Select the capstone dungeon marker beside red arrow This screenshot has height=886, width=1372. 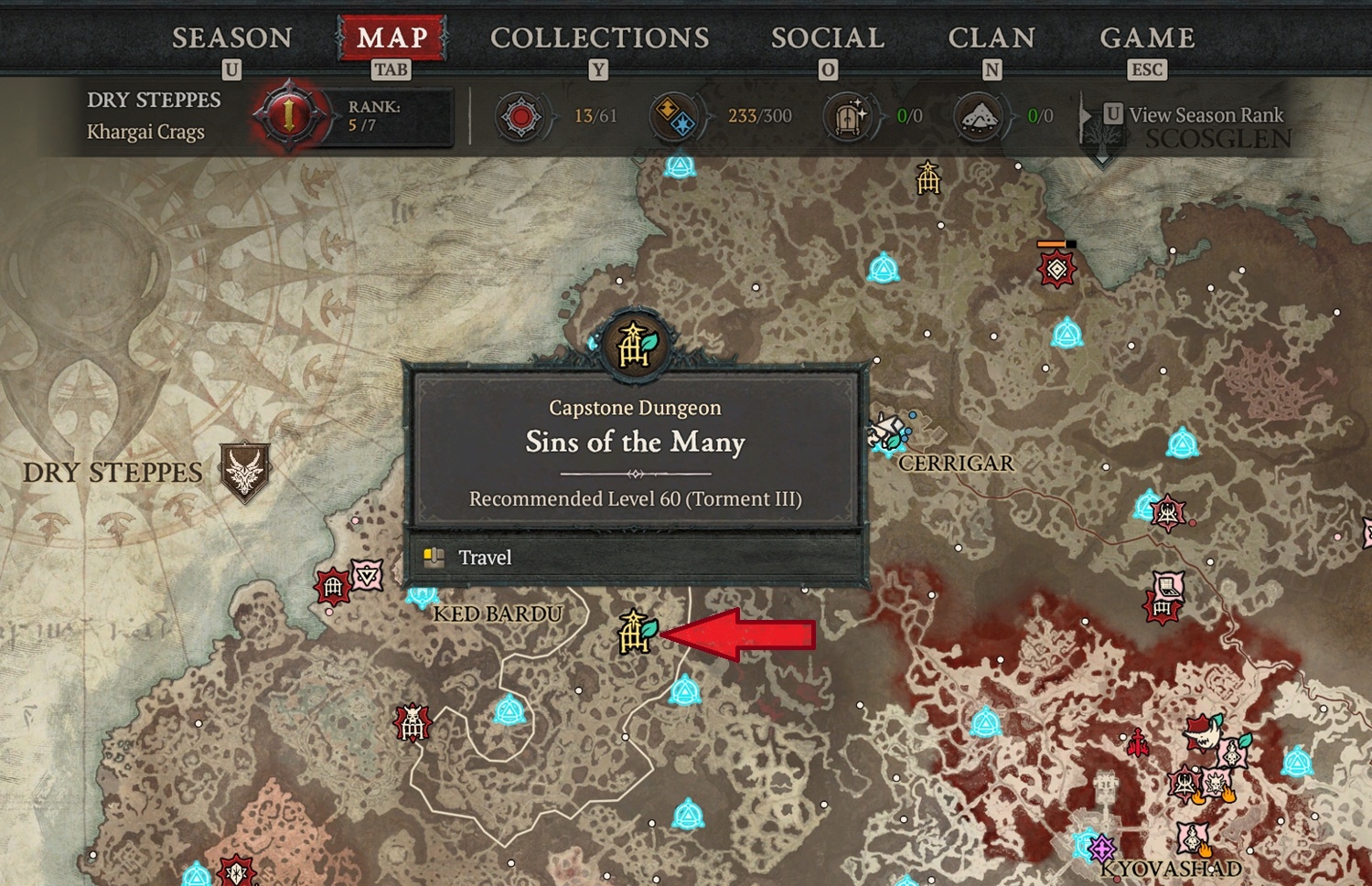click(x=637, y=632)
